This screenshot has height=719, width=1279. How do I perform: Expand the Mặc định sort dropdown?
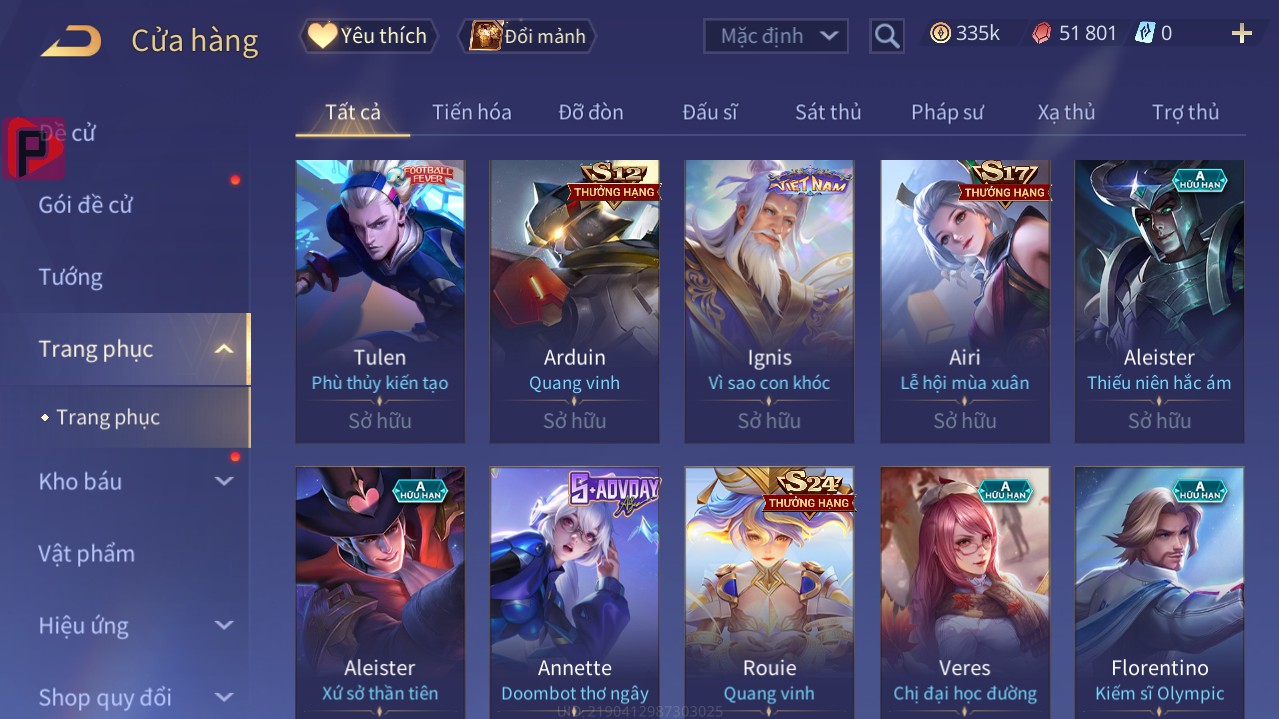click(776, 36)
